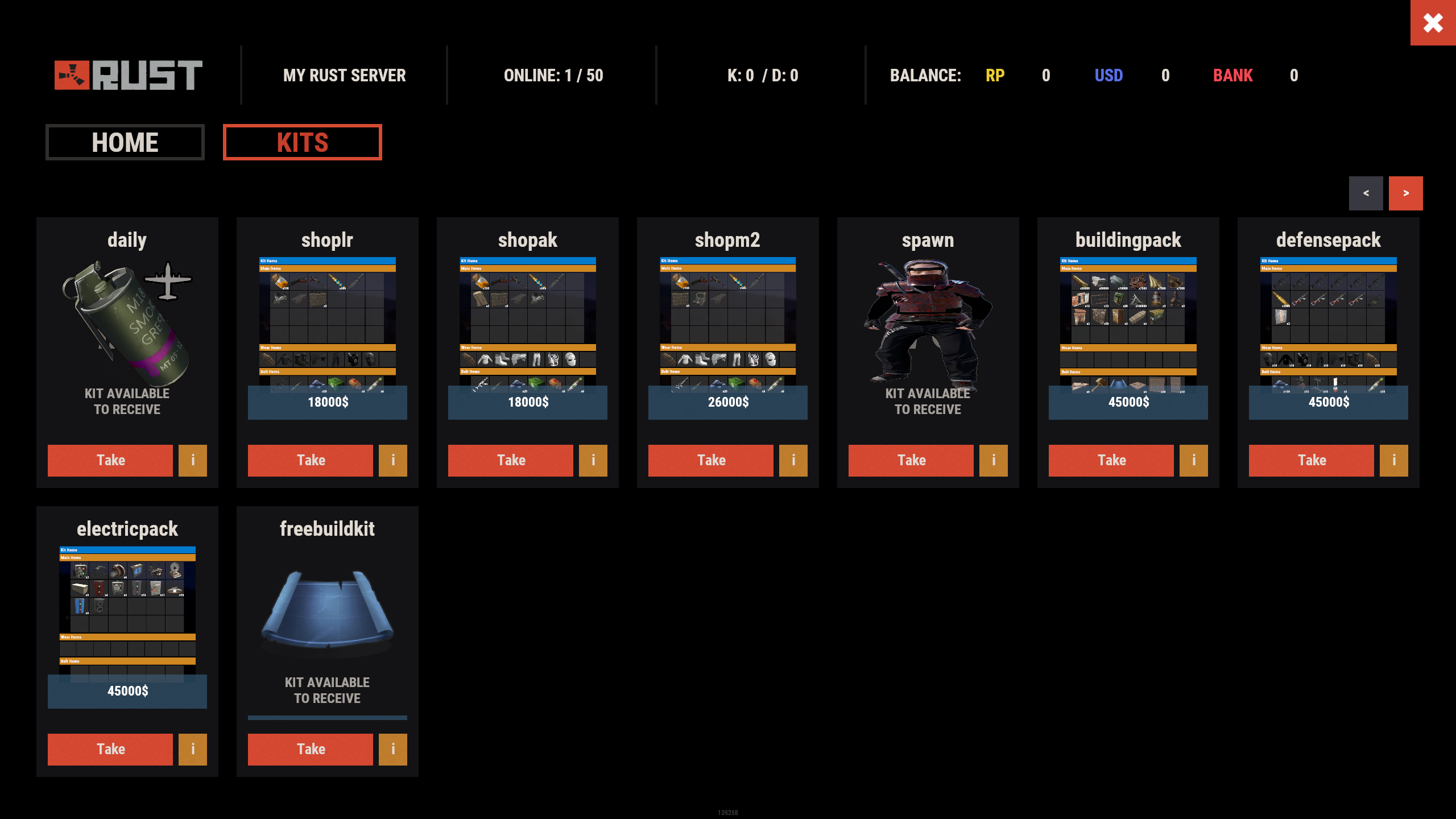Take the shopm2 kit
The width and height of the screenshot is (1456, 819).
tap(711, 460)
